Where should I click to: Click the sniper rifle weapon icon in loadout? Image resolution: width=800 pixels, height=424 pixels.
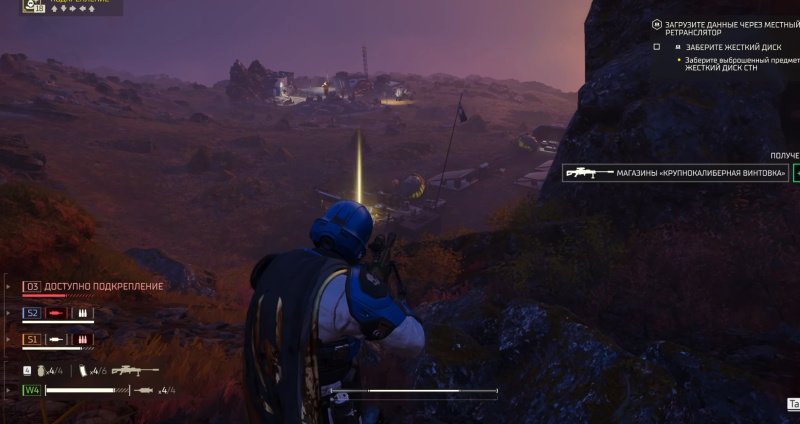tap(134, 370)
